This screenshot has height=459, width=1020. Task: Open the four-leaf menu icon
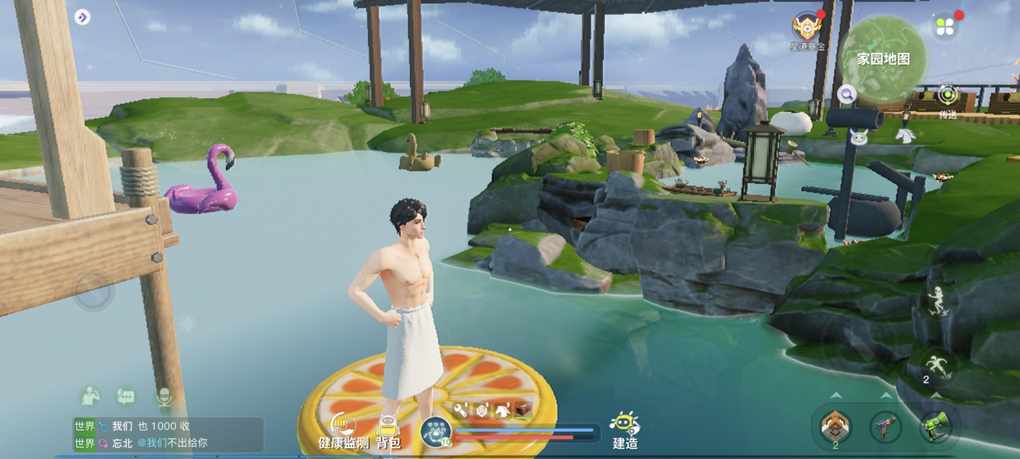946,26
